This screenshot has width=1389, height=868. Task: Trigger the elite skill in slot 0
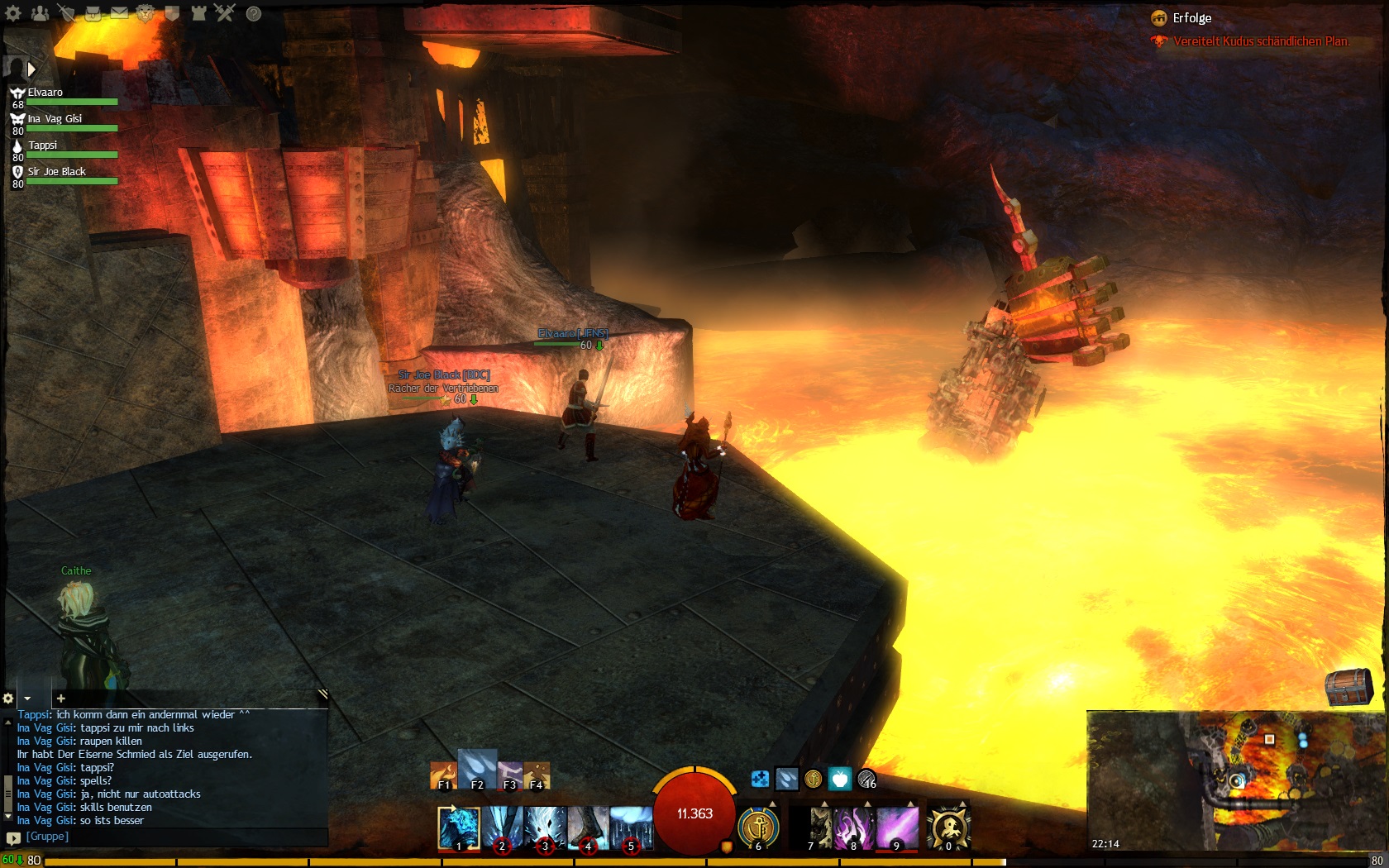point(948,827)
